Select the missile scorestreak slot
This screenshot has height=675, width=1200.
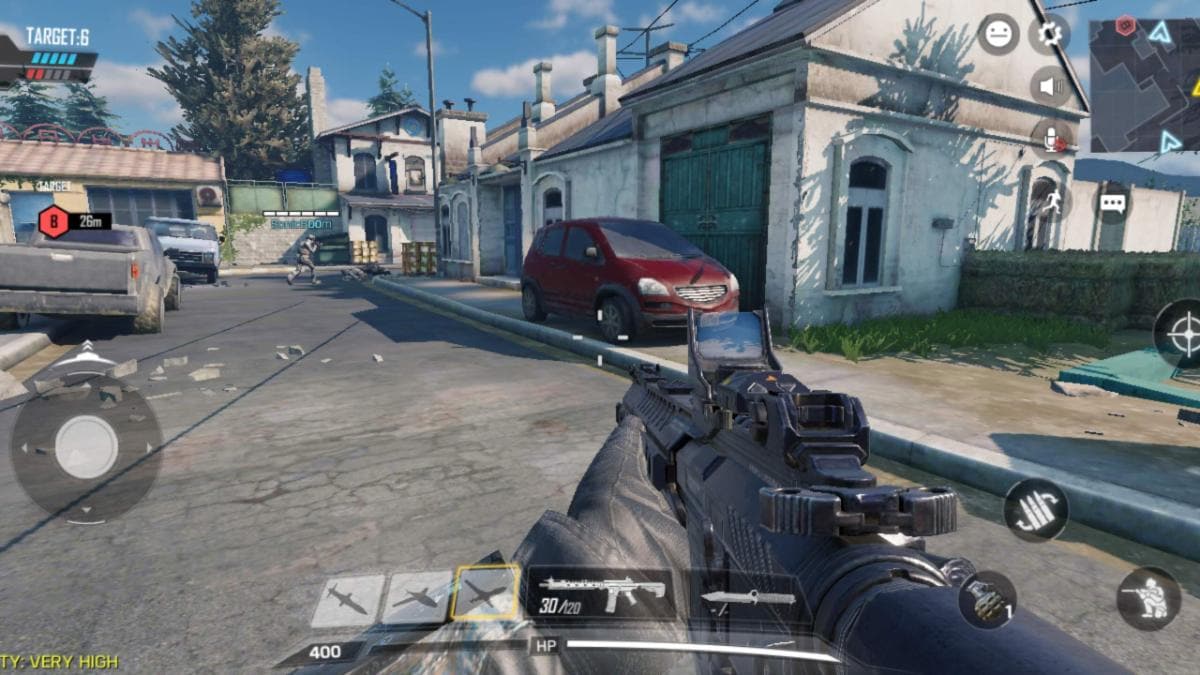(x=348, y=600)
